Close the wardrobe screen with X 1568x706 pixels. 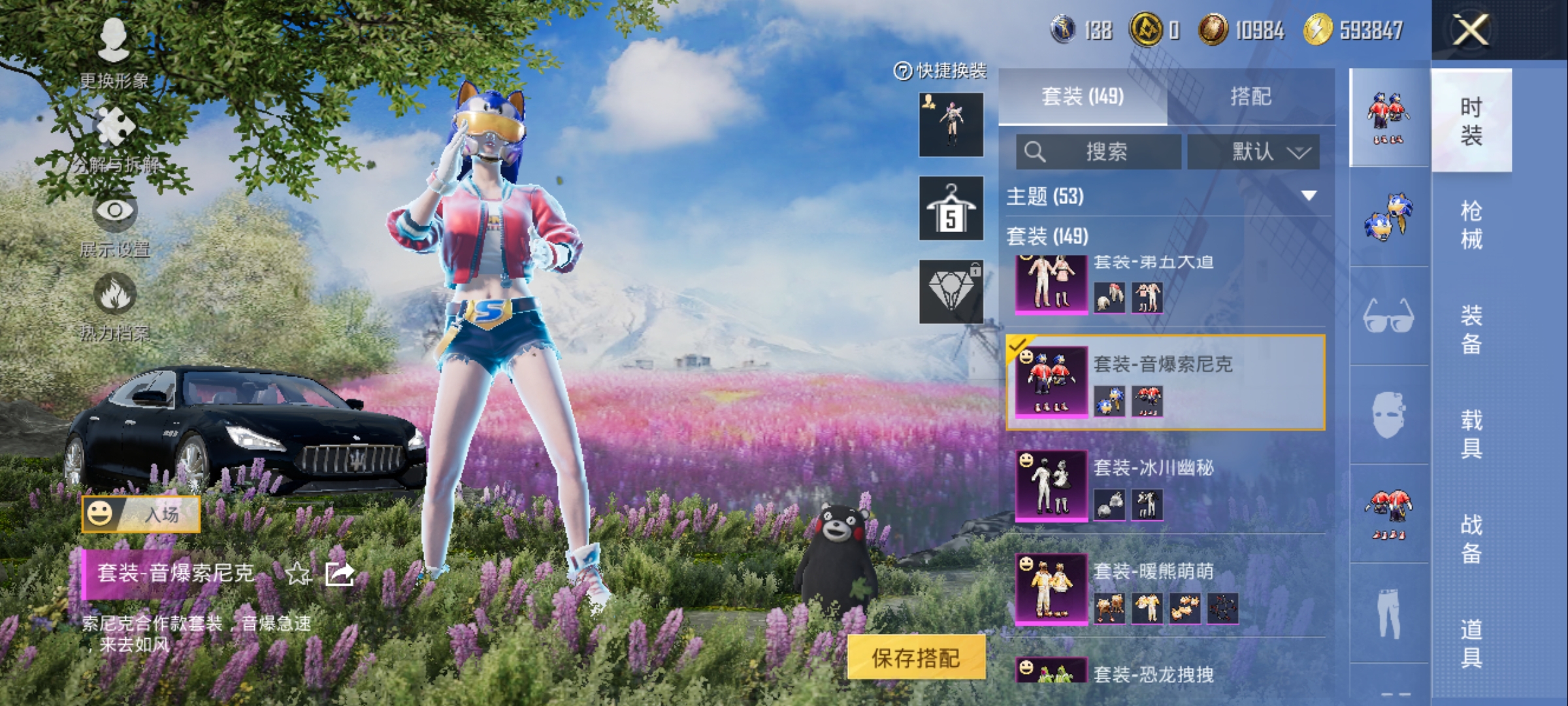[x=1470, y=30]
